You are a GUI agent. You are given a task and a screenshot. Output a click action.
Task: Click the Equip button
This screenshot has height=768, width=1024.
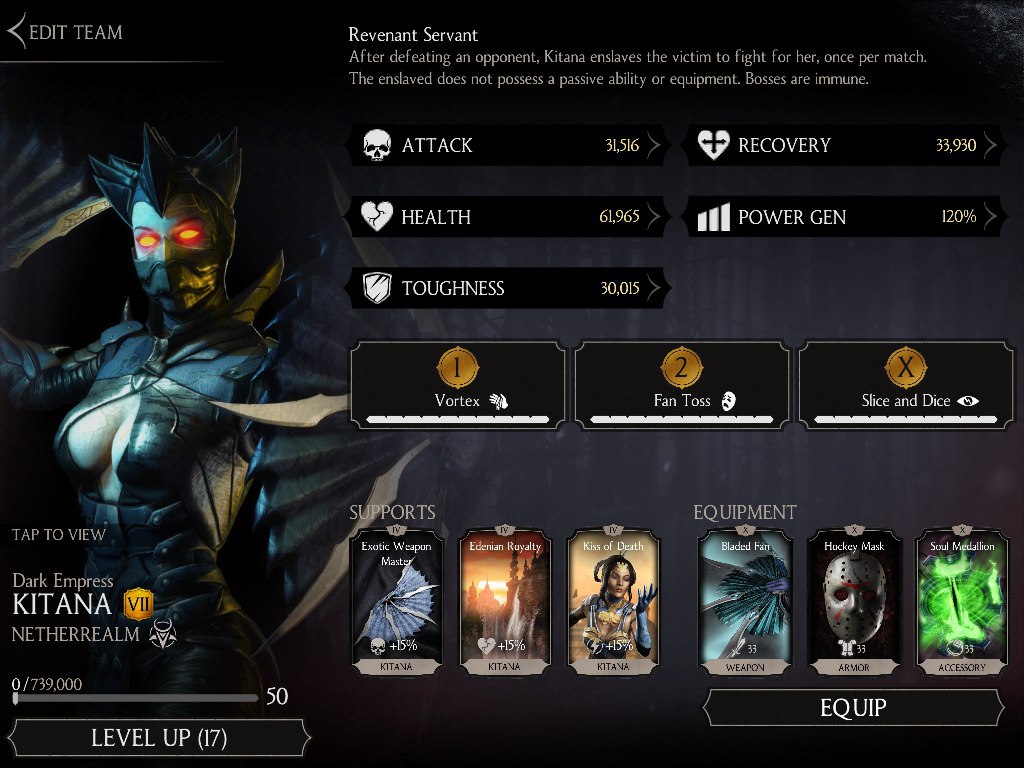point(853,708)
